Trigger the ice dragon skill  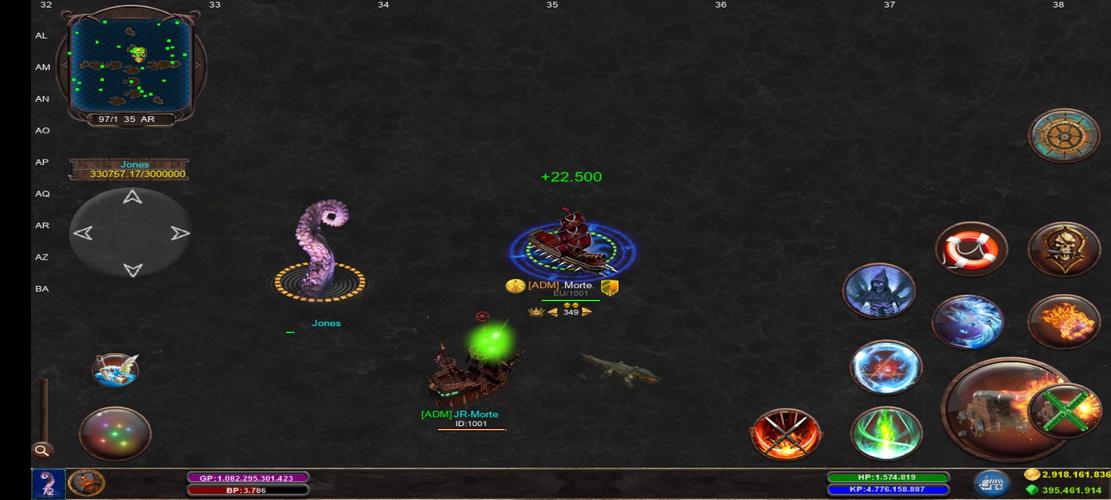pyautogui.click(x=967, y=321)
